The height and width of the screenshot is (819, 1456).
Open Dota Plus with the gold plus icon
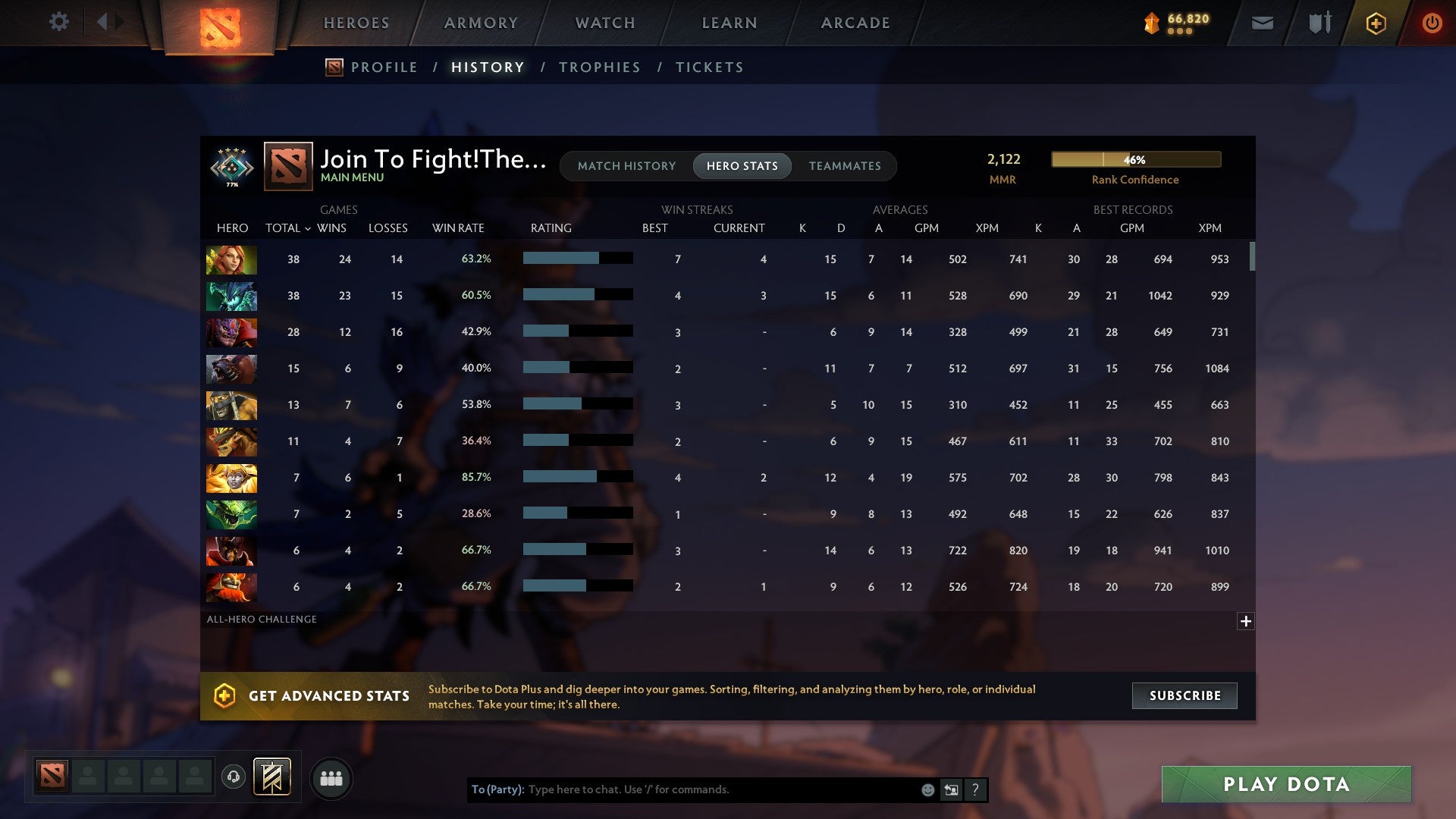[x=1375, y=23]
